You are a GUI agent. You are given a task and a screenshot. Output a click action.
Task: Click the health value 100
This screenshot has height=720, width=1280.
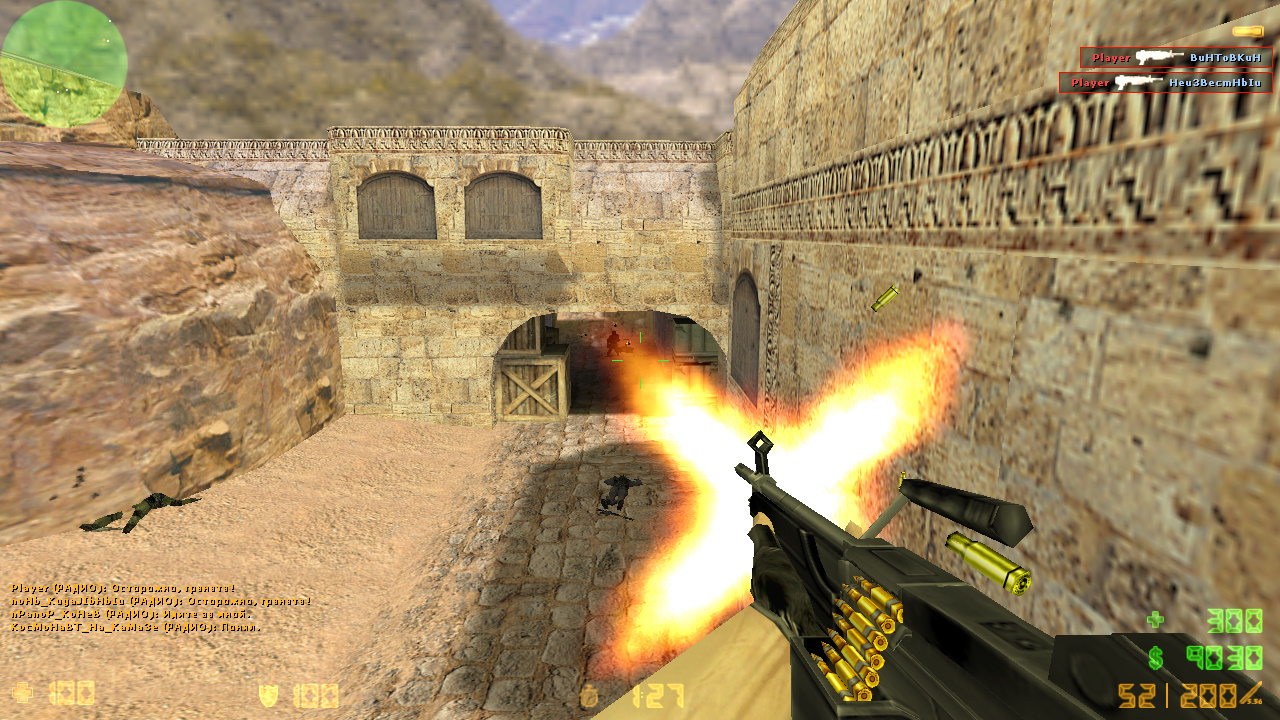pyautogui.click(x=70, y=694)
